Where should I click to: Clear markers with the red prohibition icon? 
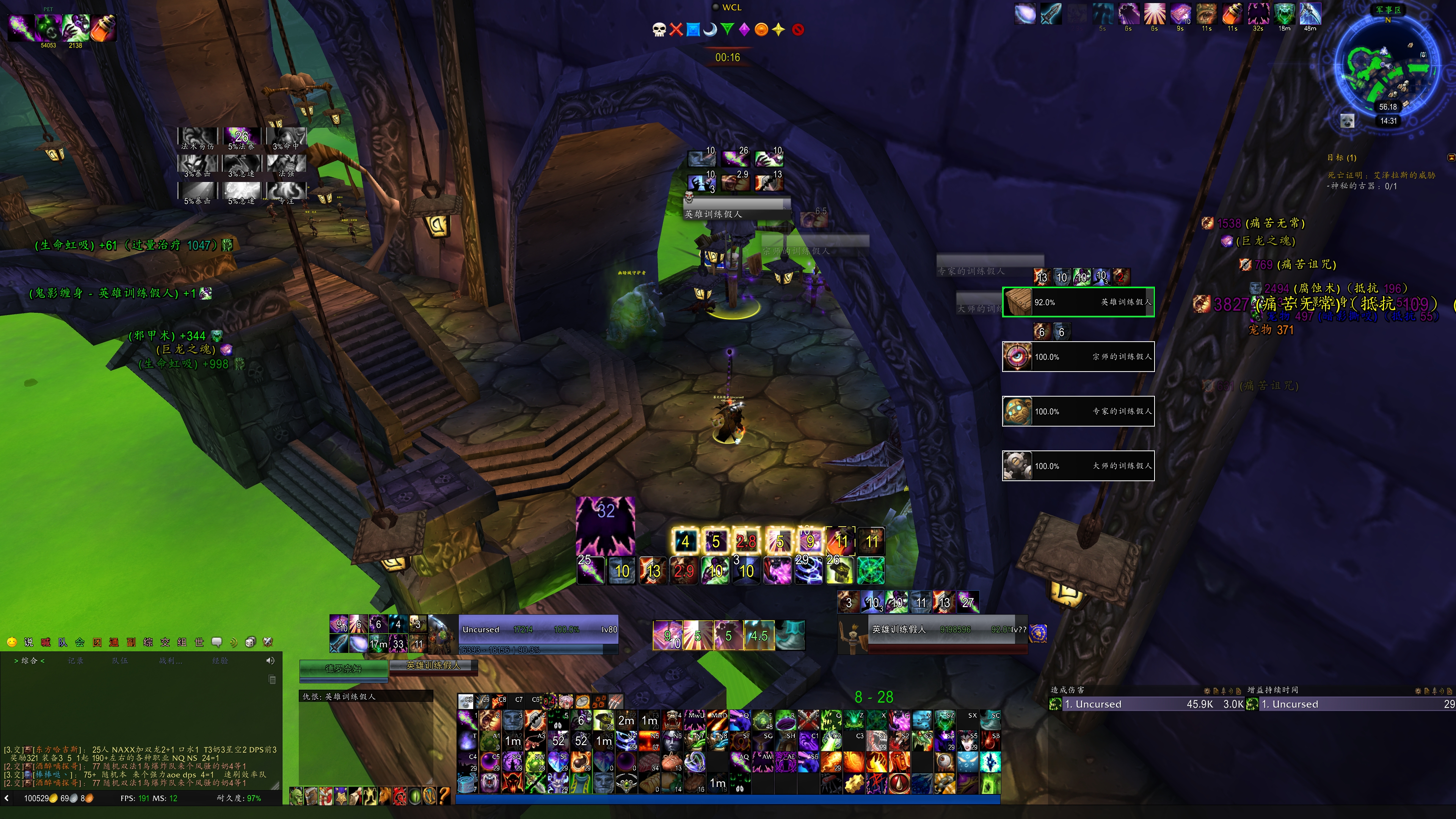798,30
